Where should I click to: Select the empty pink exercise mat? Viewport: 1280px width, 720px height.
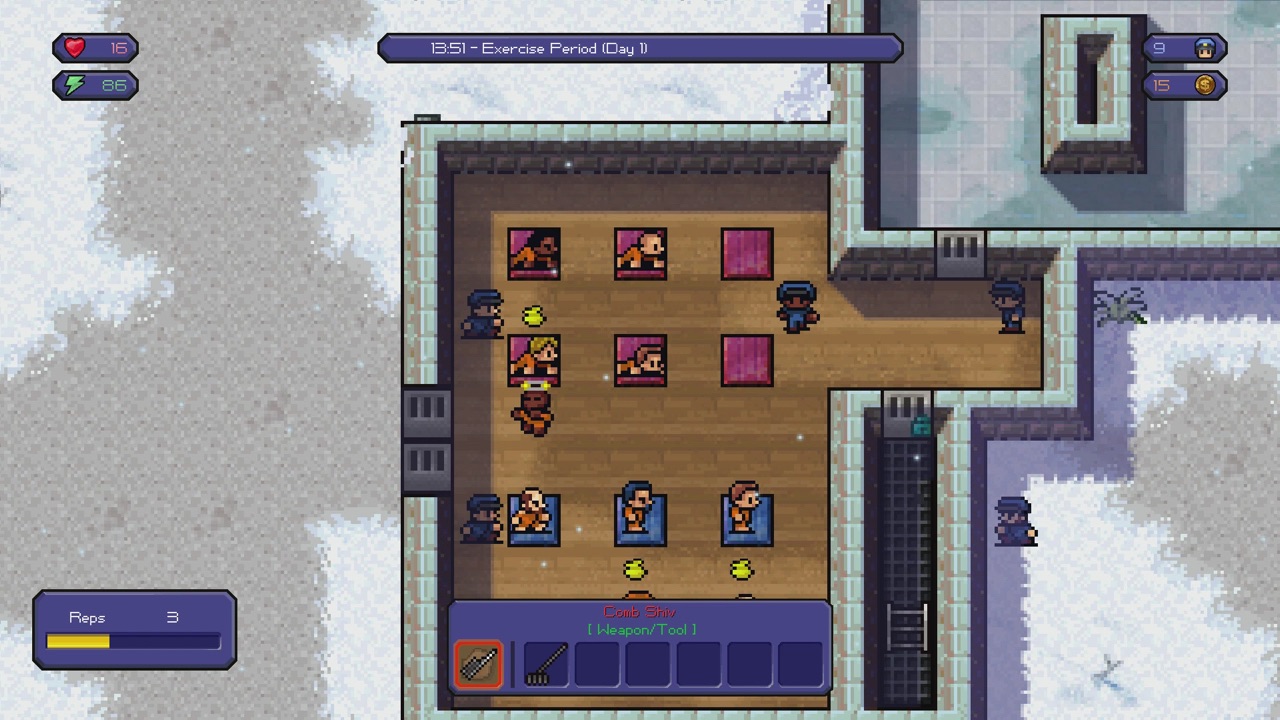coord(747,253)
